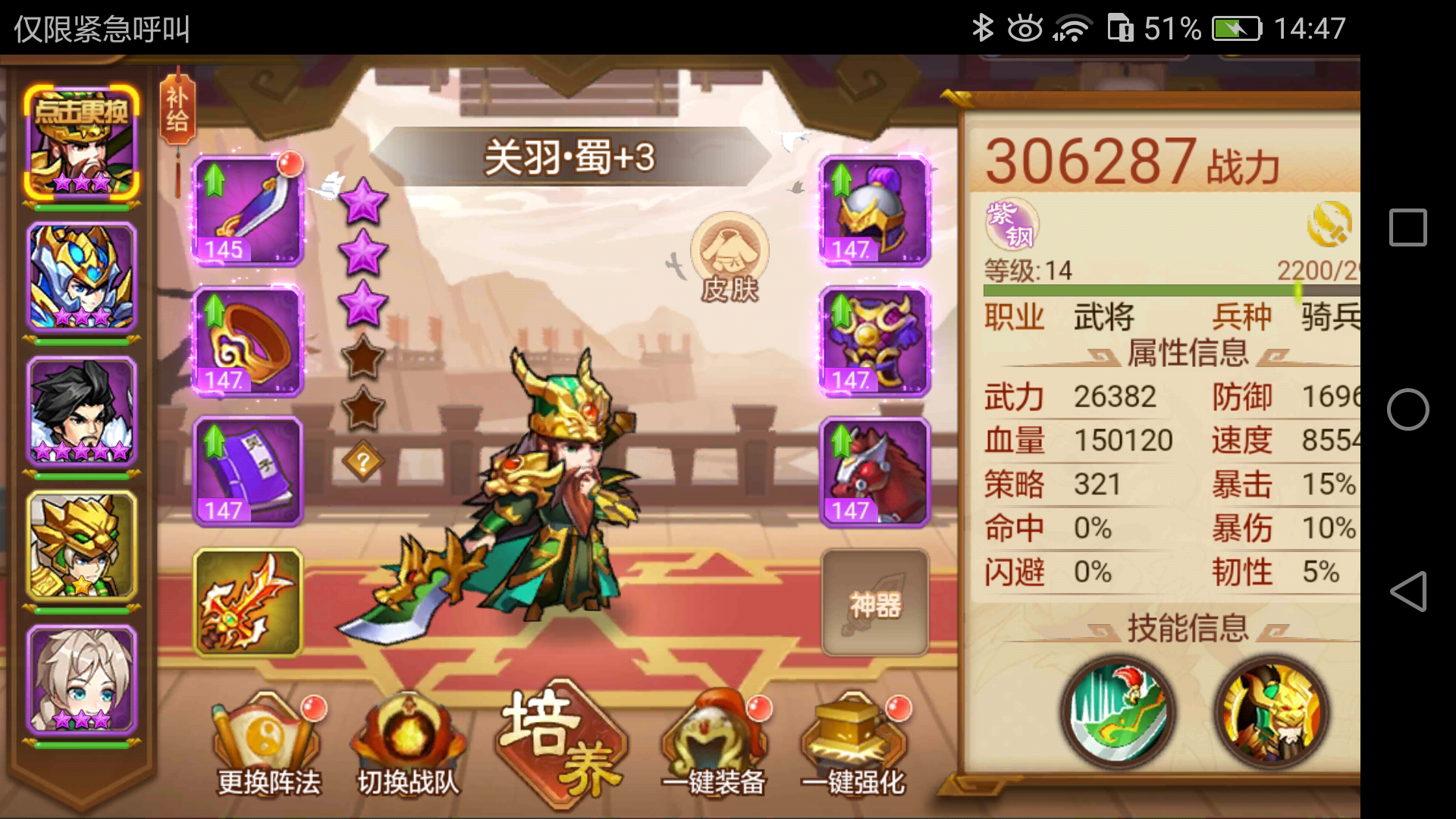View the right skill under 技能信息
Image resolution: width=1456 pixels, height=819 pixels.
[1274, 713]
